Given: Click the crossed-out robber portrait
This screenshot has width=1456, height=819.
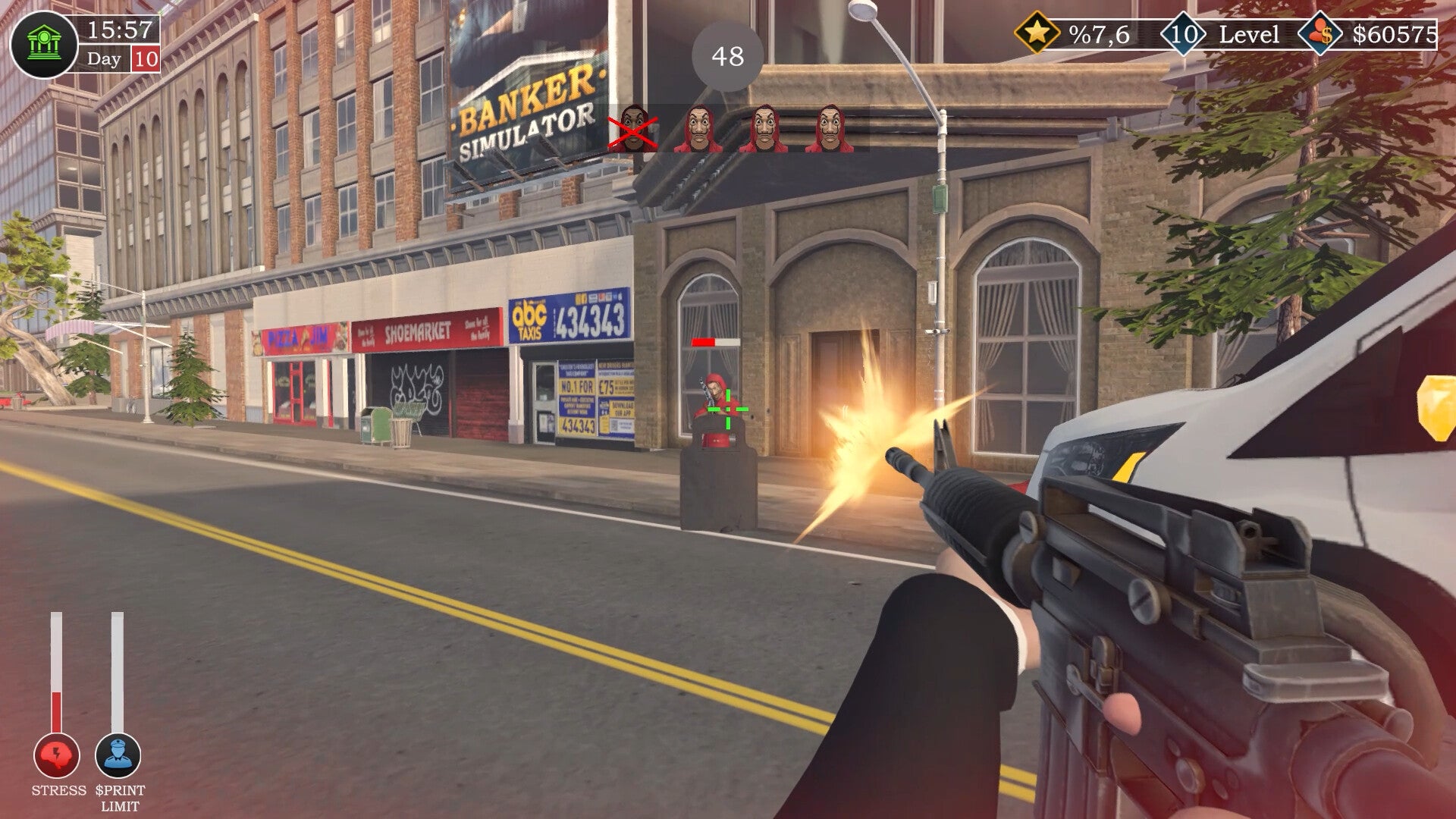Looking at the screenshot, I should click(x=632, y=129).
